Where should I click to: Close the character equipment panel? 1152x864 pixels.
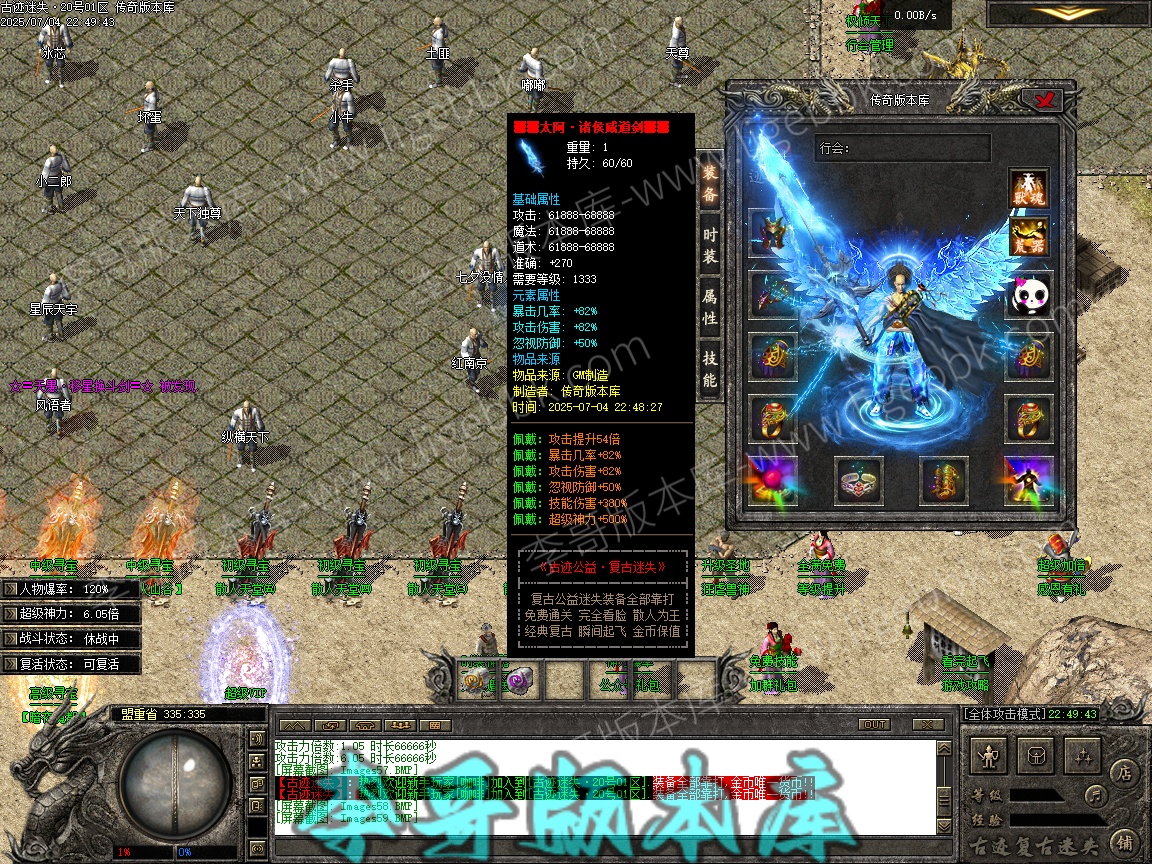(1047, 100)
